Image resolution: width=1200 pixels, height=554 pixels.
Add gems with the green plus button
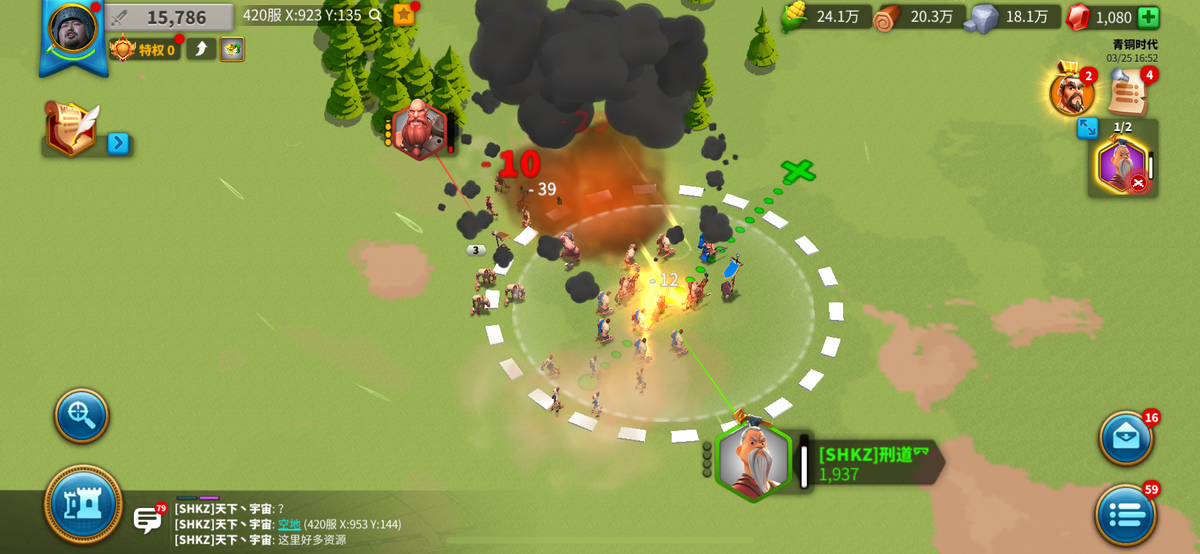(x=1148, y=17)
